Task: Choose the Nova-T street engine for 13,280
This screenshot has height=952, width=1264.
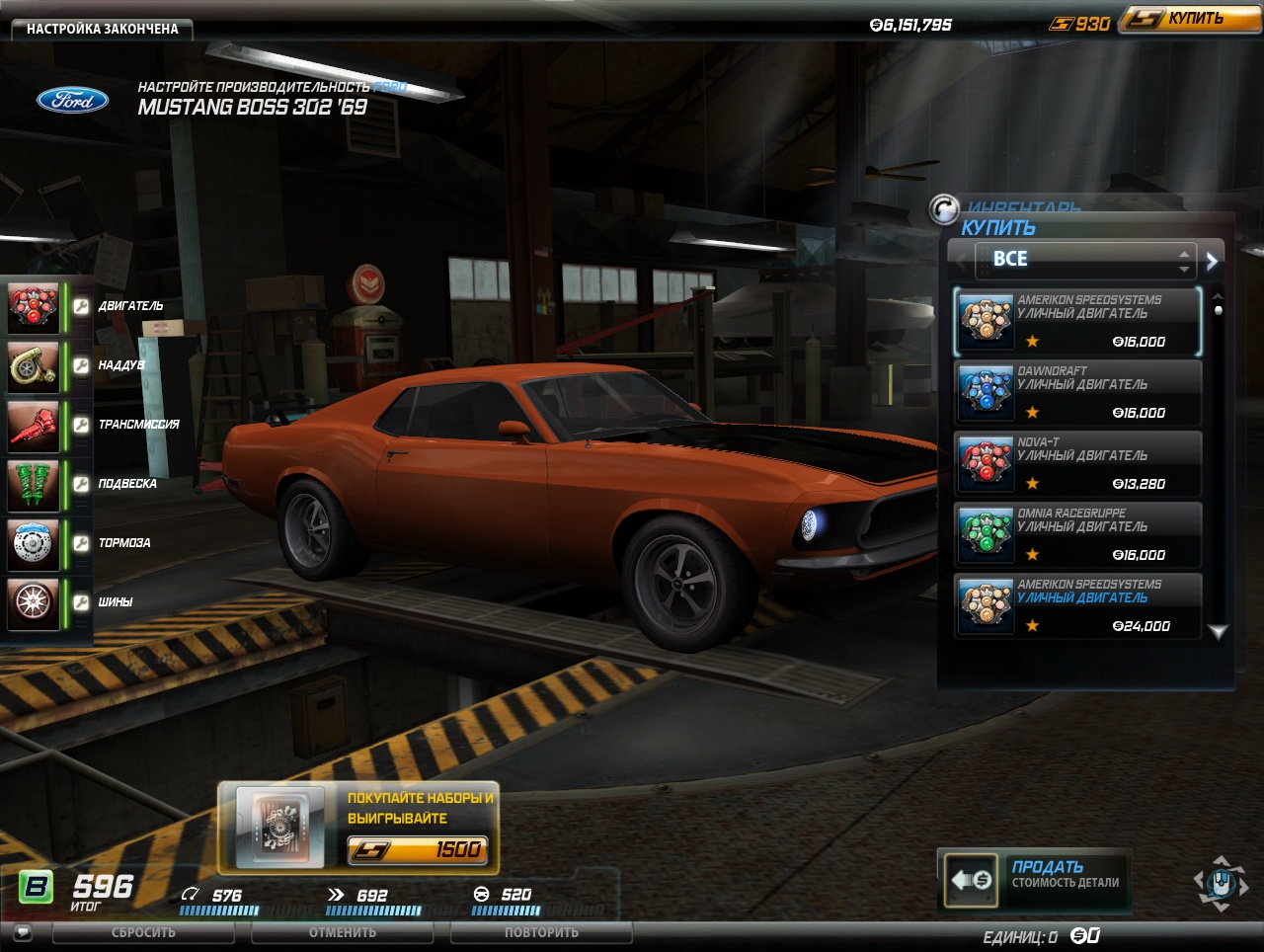Action: click(1077, 463)
